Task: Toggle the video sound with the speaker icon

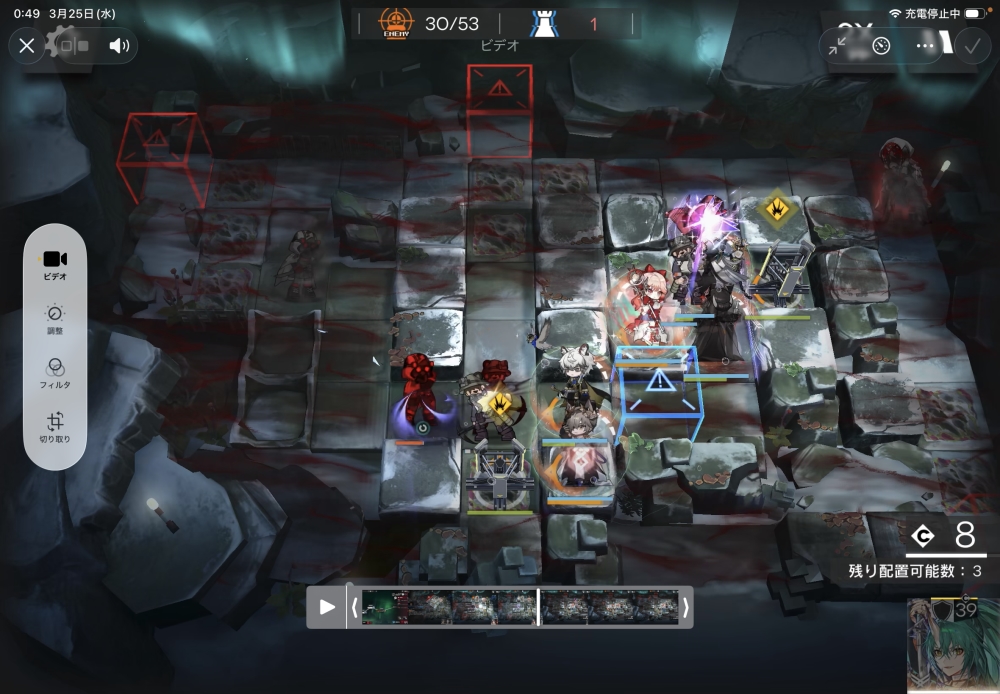Action: tap(120, 45)
